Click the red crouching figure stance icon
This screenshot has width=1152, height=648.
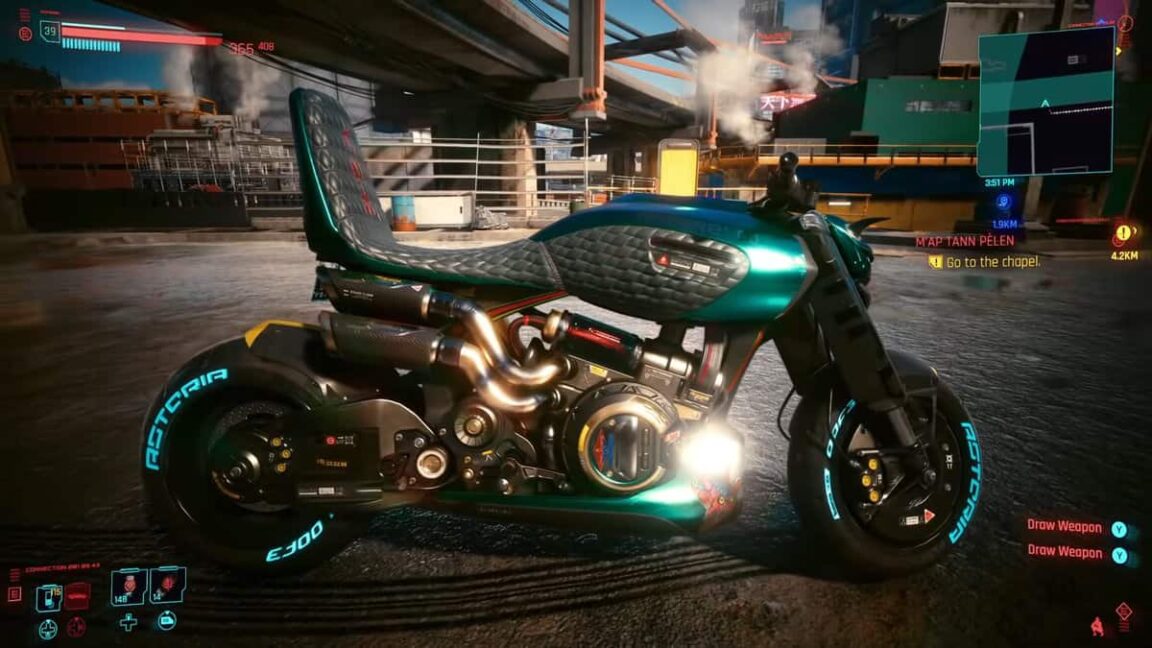click(x=1098, y=627)
